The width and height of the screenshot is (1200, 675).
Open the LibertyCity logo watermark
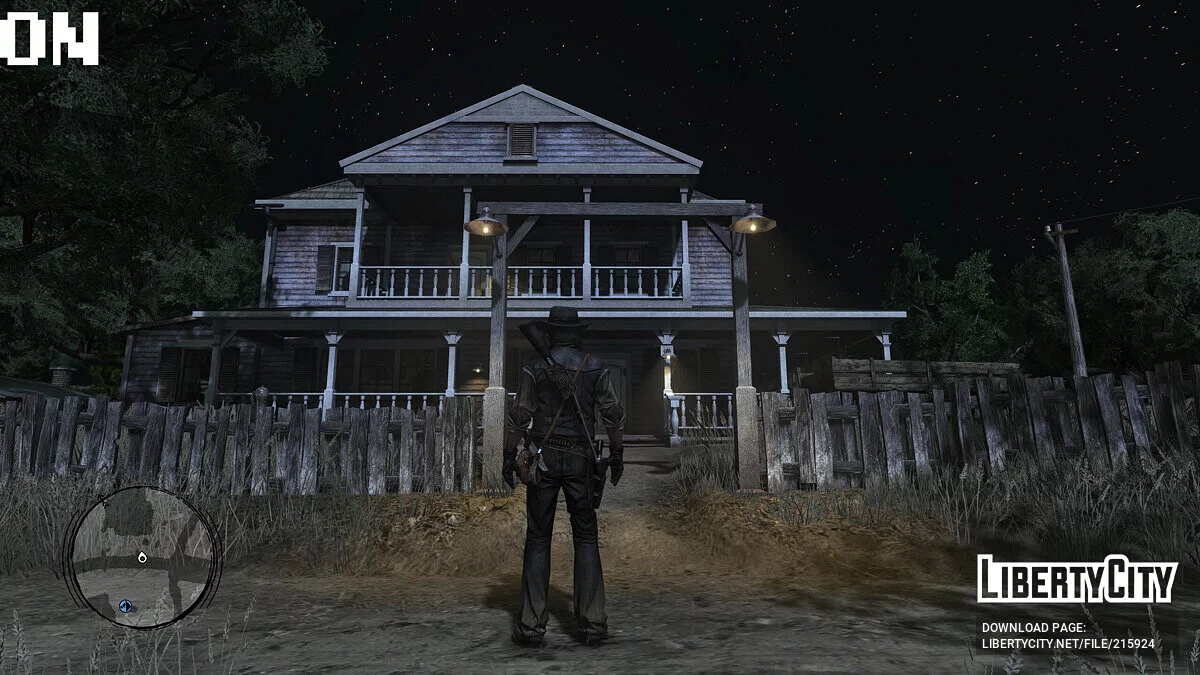(1076, 579)
